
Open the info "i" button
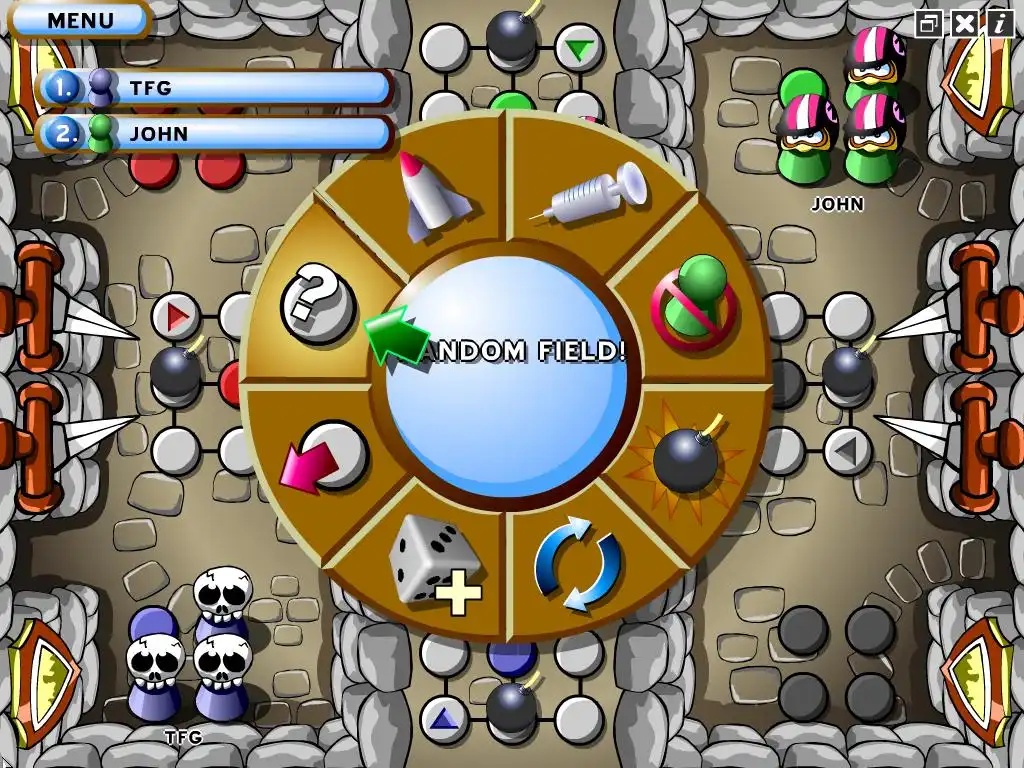[x=998, y=24]
